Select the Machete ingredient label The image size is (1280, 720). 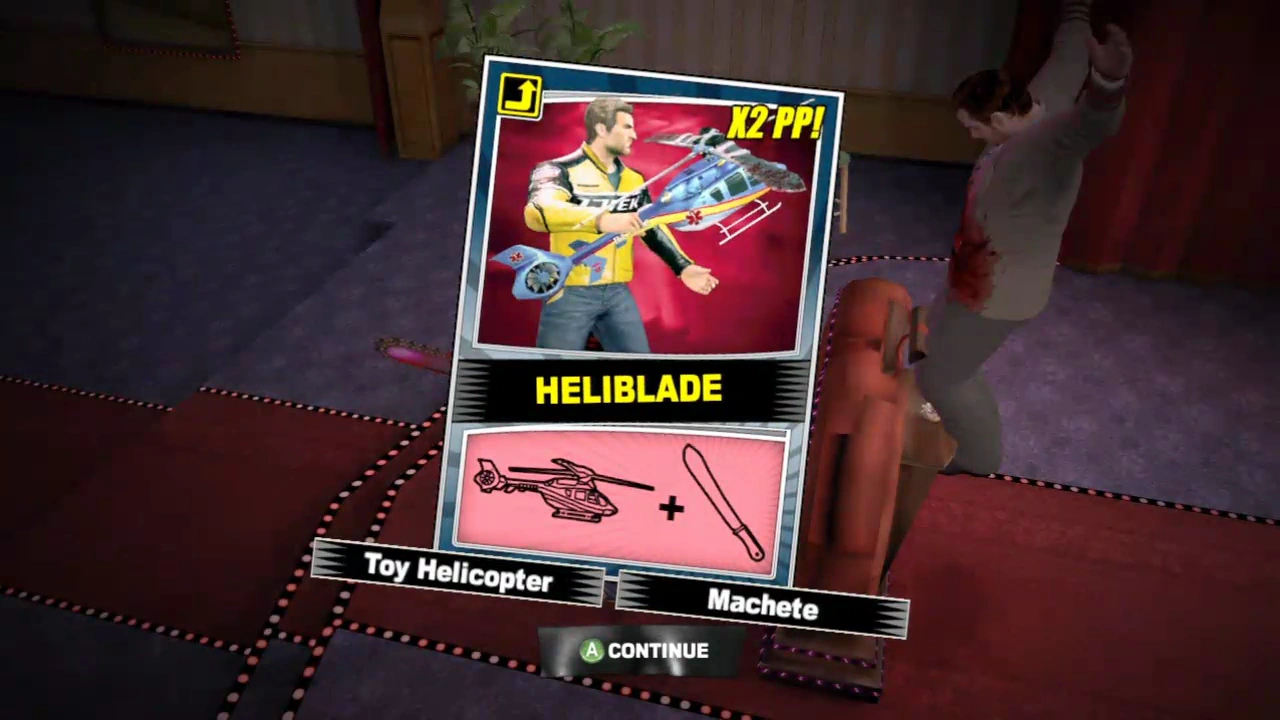(x=763, y=604)
